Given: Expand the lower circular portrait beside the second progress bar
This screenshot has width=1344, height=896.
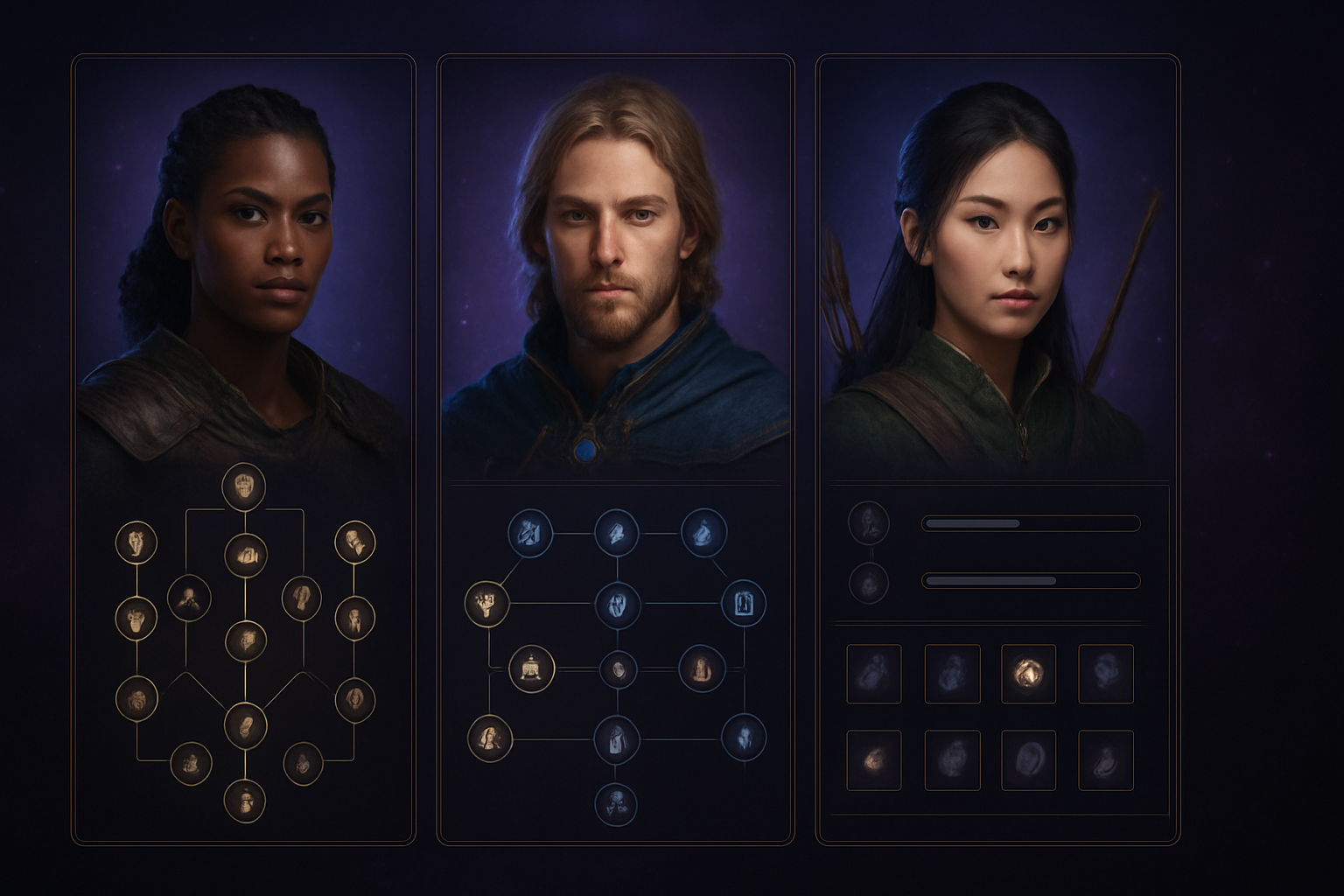Looking at the screenshot, I should 869,583.
